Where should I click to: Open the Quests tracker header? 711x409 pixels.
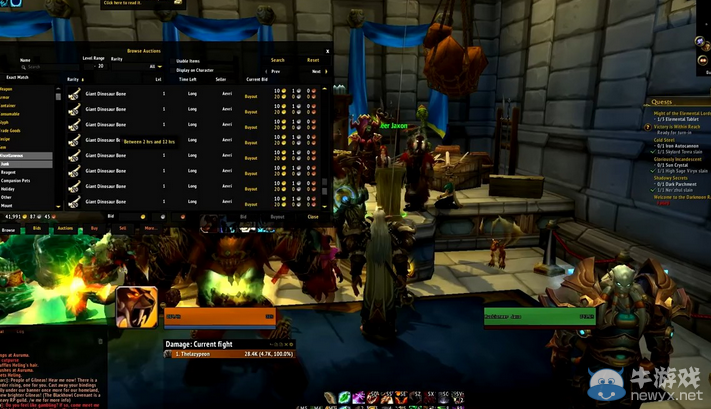(x=662, y=102)
